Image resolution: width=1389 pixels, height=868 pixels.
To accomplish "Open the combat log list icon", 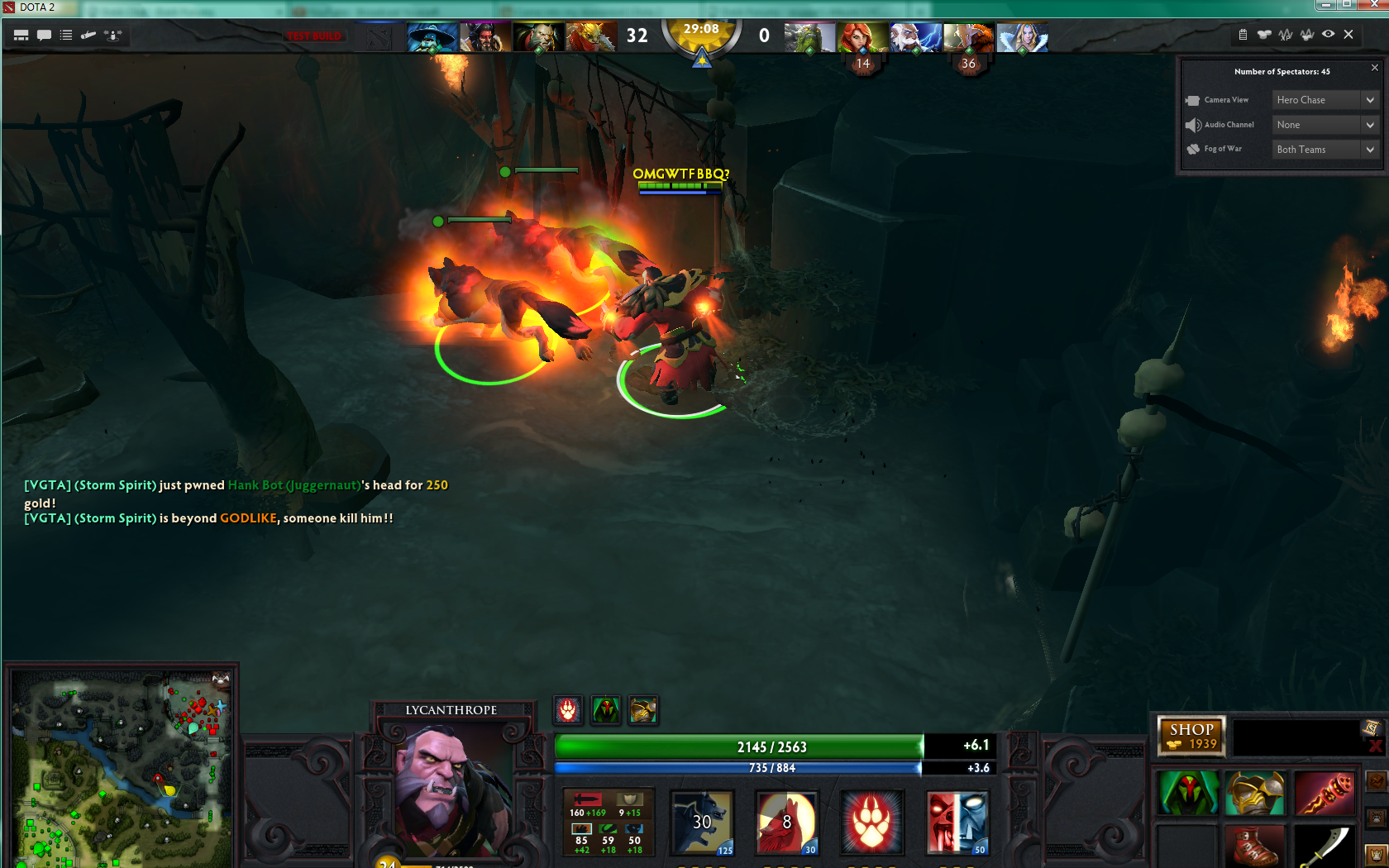I will [64, 36].
